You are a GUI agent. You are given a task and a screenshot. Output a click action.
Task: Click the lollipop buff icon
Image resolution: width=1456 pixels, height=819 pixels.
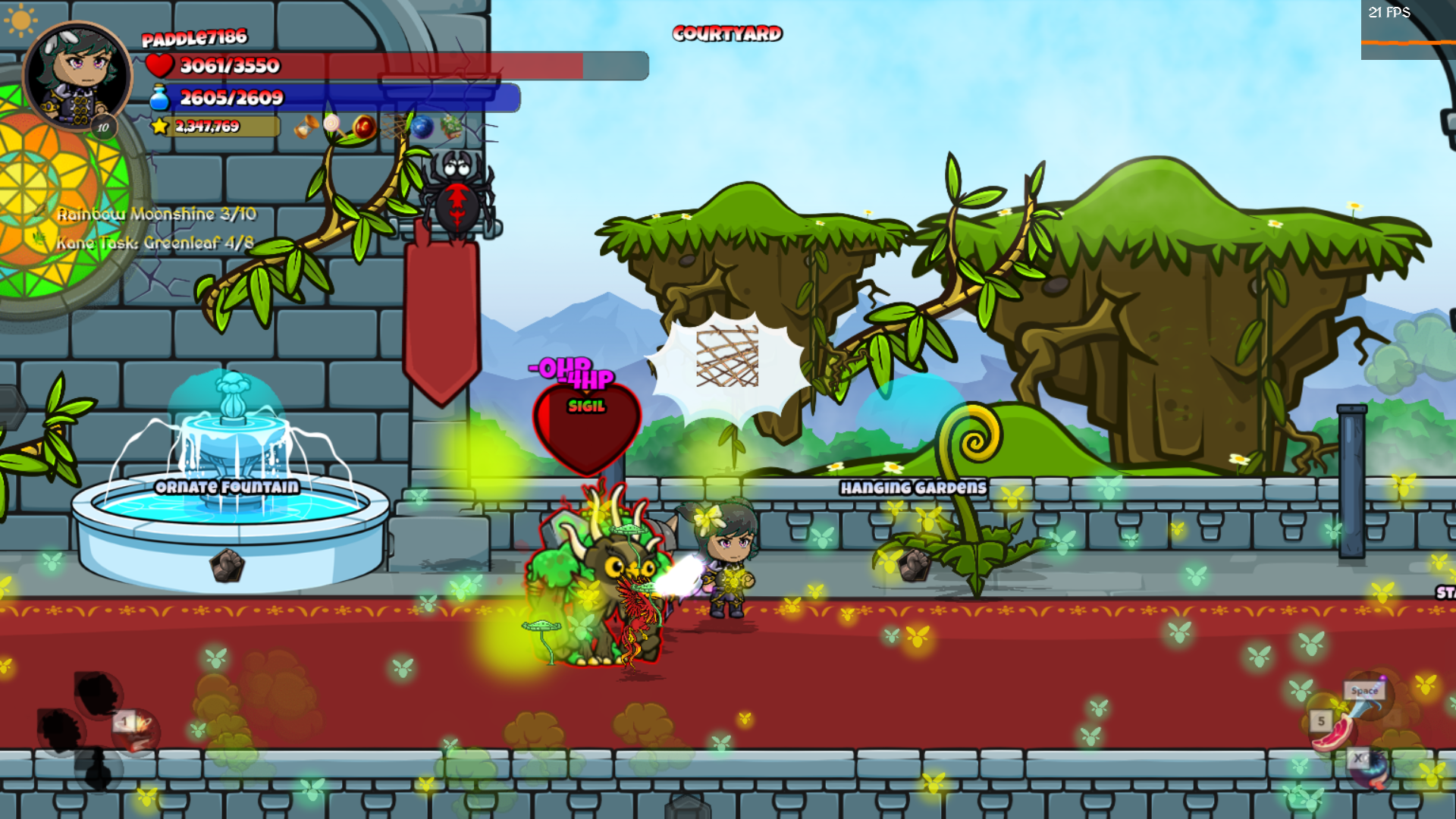[331, 123]
